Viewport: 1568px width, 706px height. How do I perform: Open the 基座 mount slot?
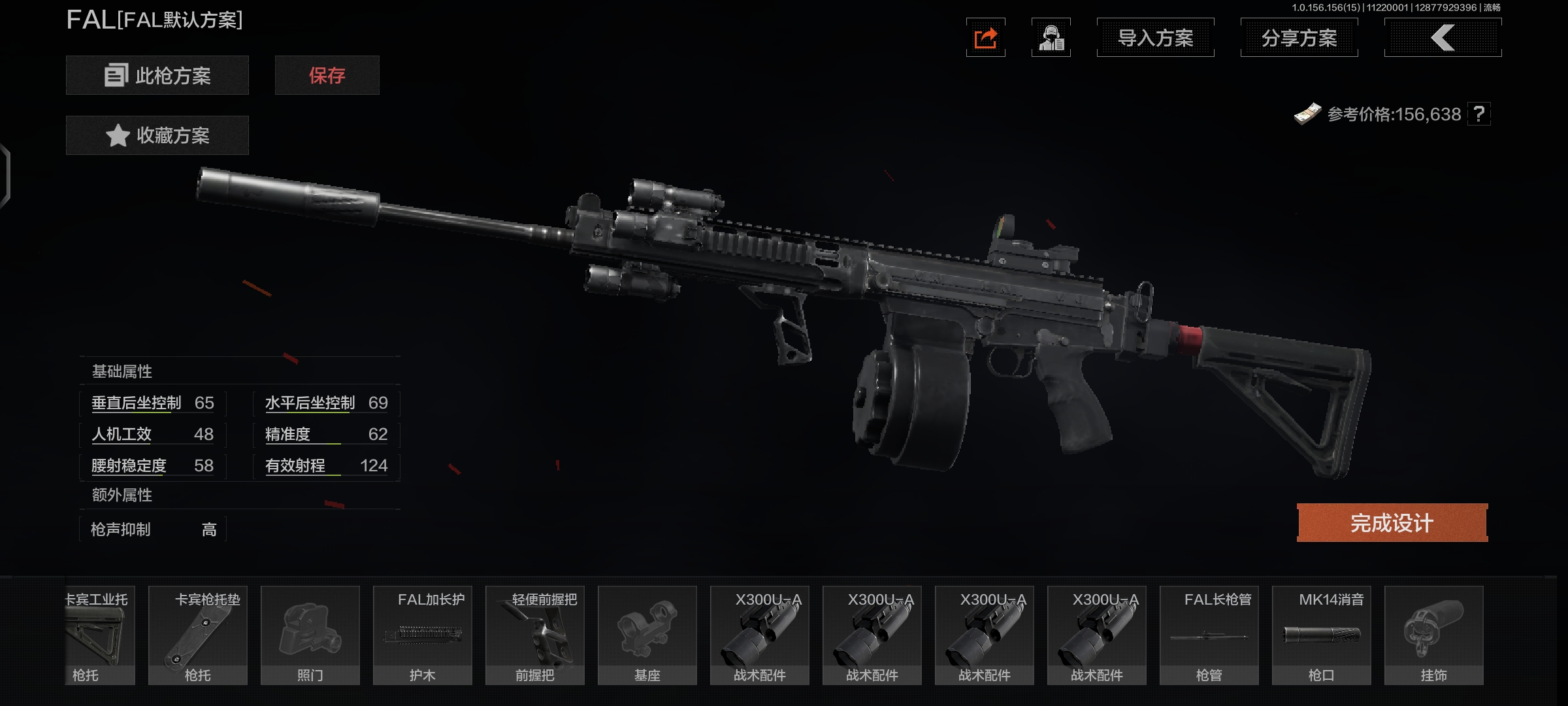(647, 635)
